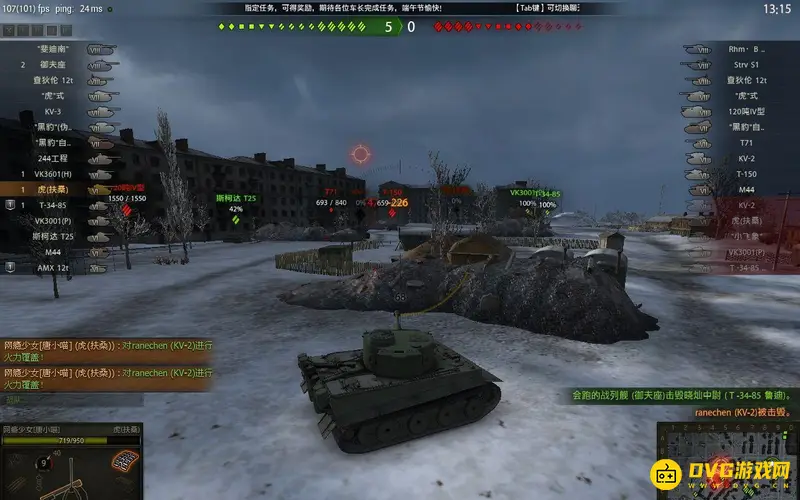Viewport: 800px width, 500px height.
Task: Select 斐迪南 in the allied team list
Action: [x=54, y=47]
